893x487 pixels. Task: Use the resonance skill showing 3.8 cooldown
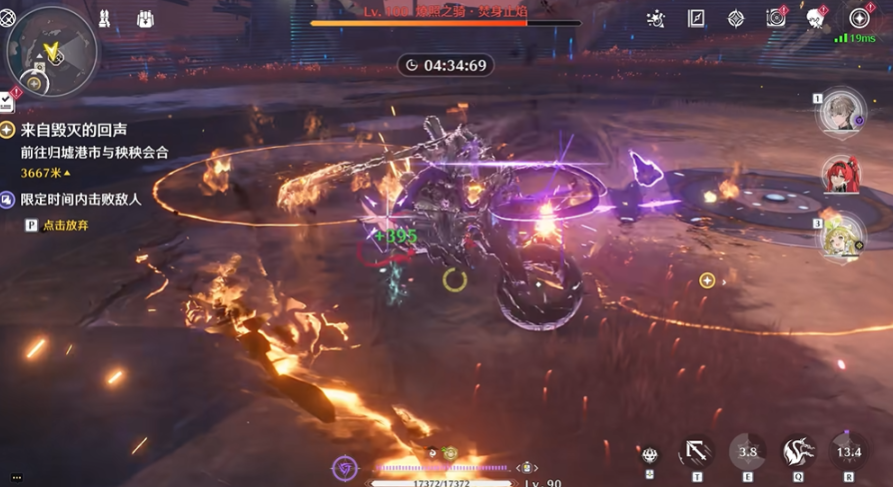tap(747, 452)
